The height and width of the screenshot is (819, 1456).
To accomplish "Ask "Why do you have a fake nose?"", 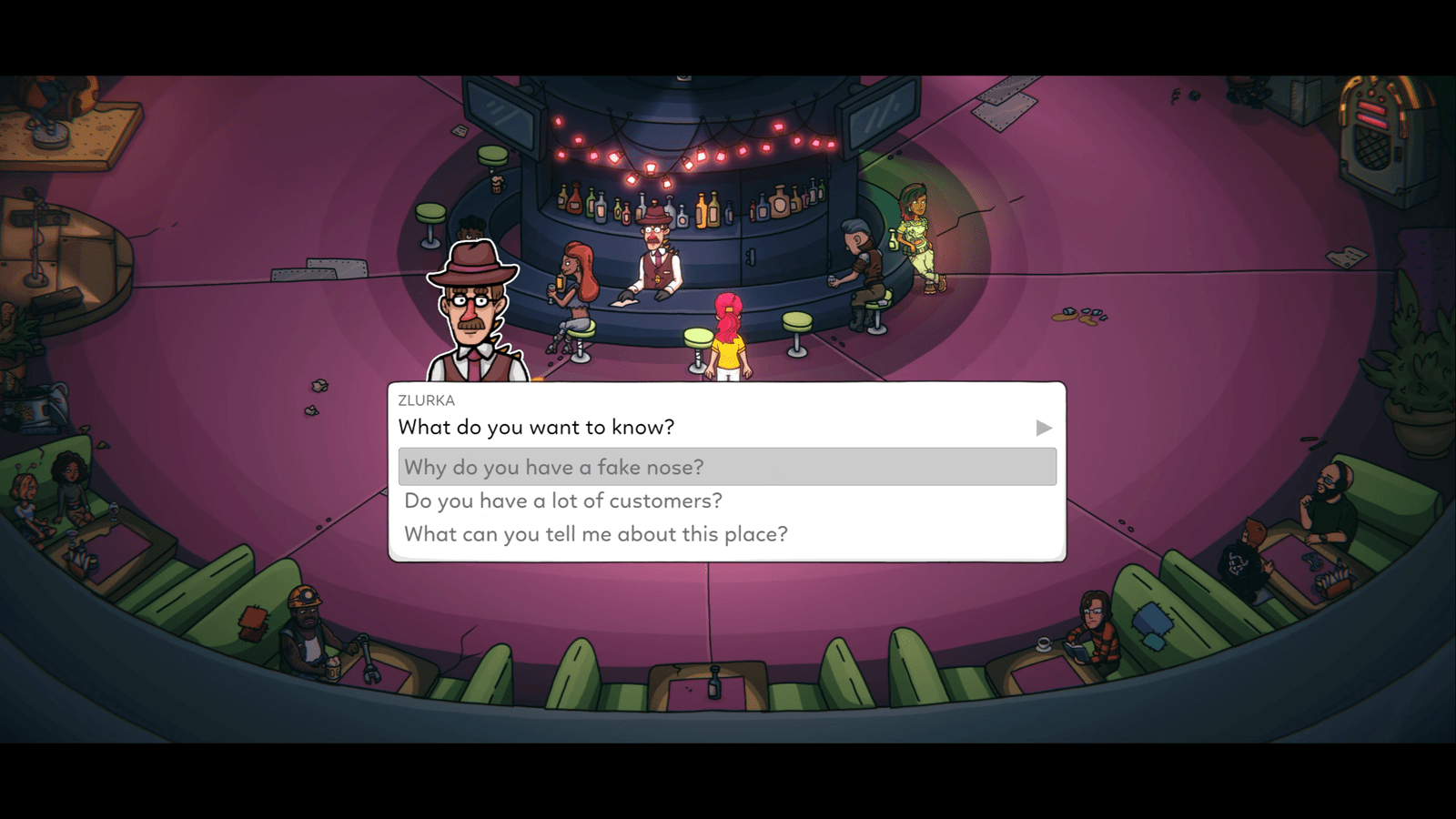I will tap(553, 467).
